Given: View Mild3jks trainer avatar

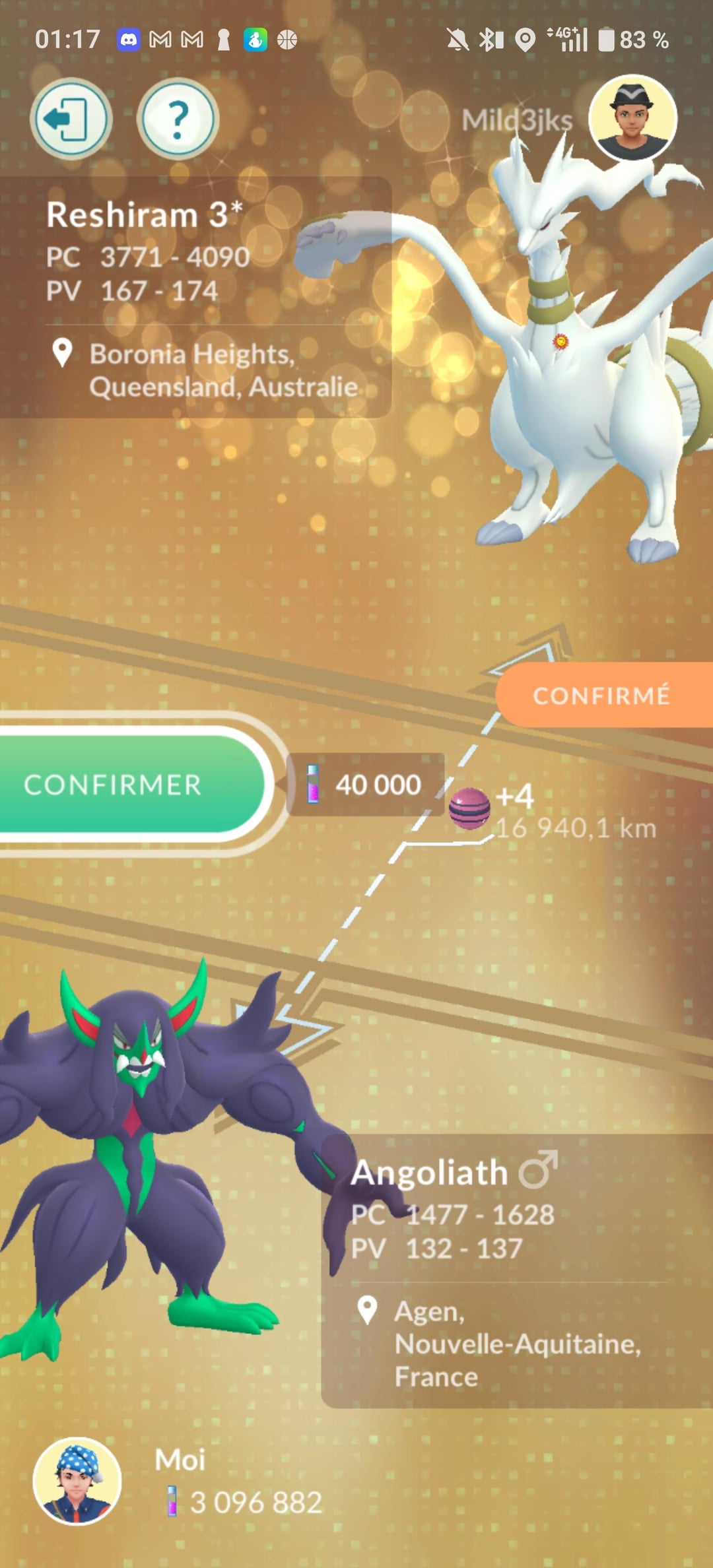Looking at the screenshot, I should click(632, 118).
